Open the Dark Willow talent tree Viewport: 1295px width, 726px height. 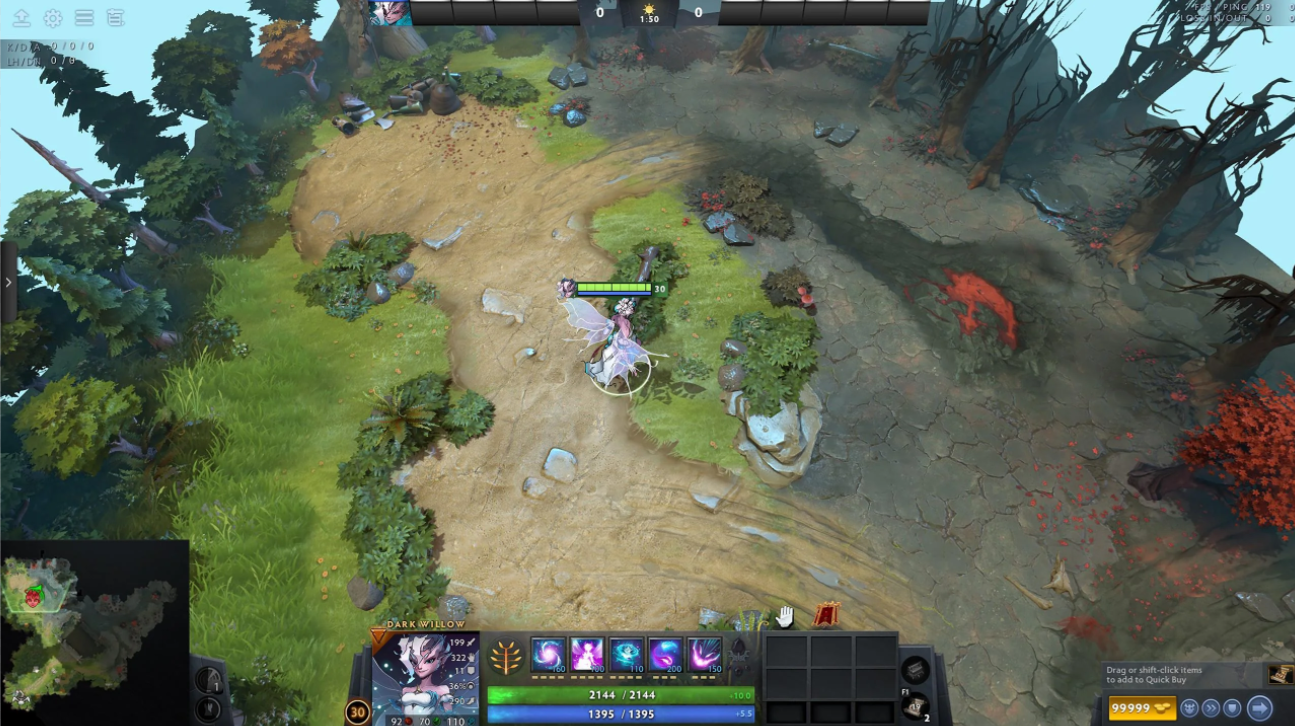click(x=506, y=656)
